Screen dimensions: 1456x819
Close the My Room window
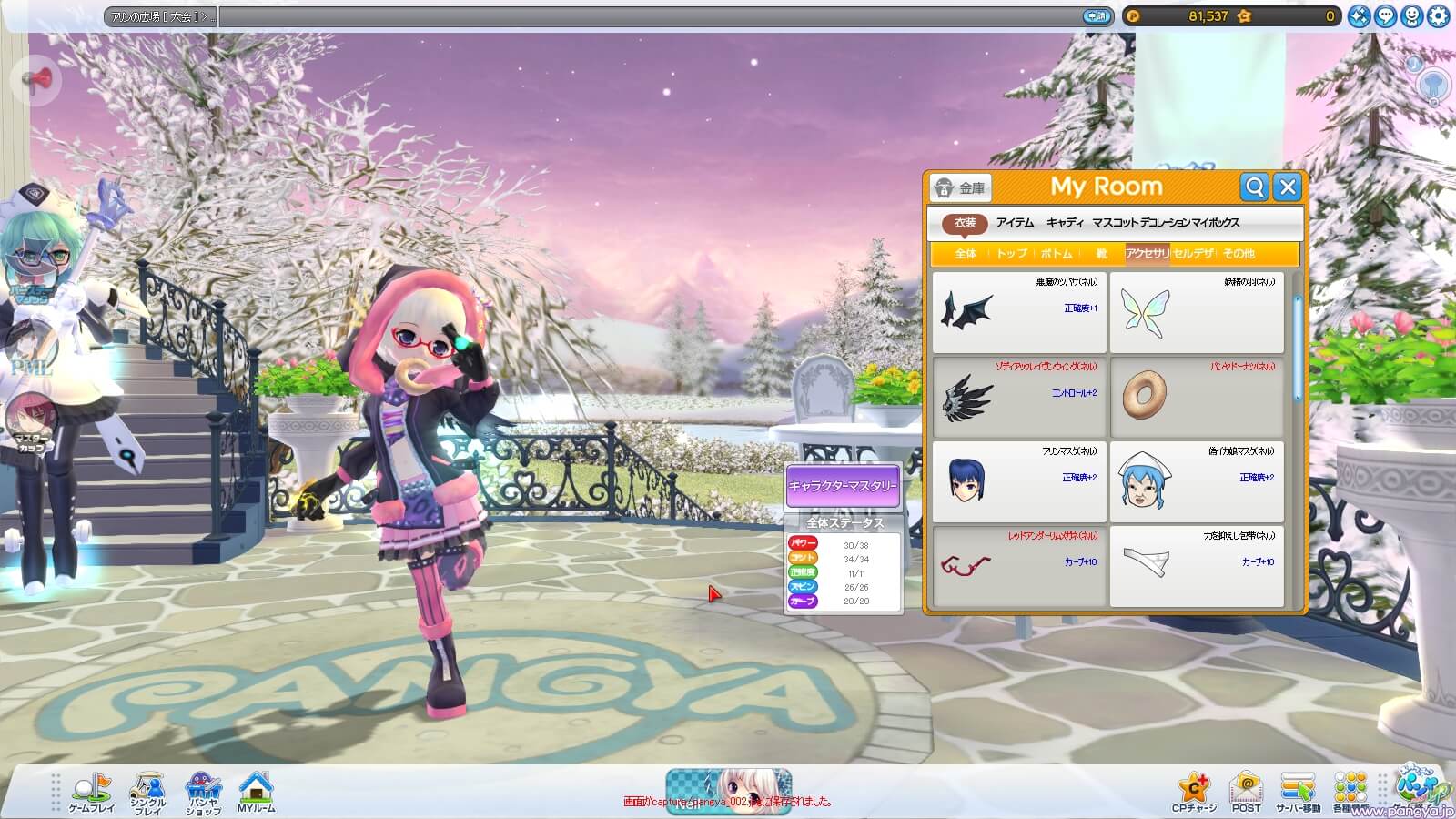pyautogui.click(x=1287, y=187)
